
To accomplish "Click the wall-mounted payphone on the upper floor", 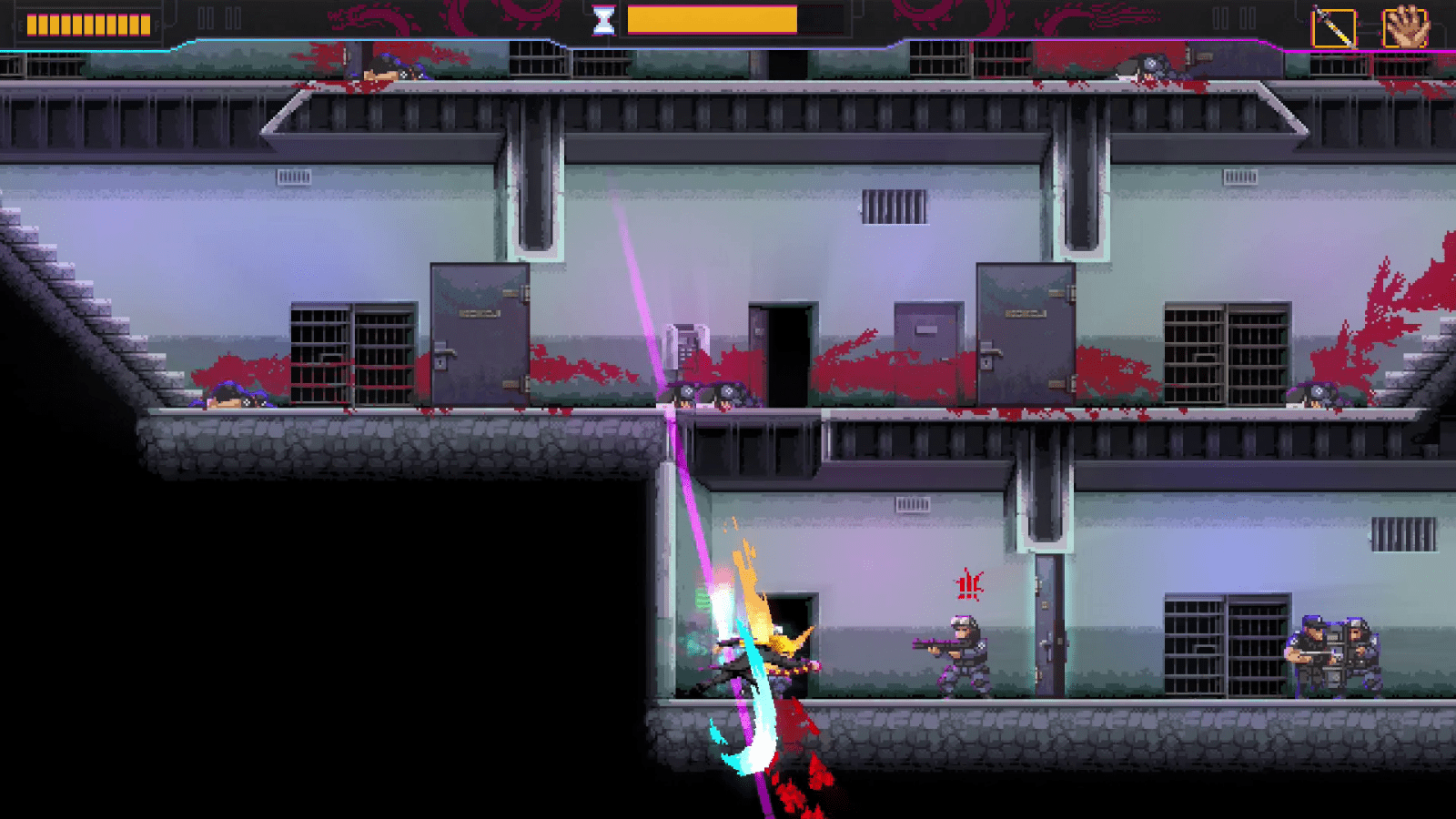I will point(687,346).
